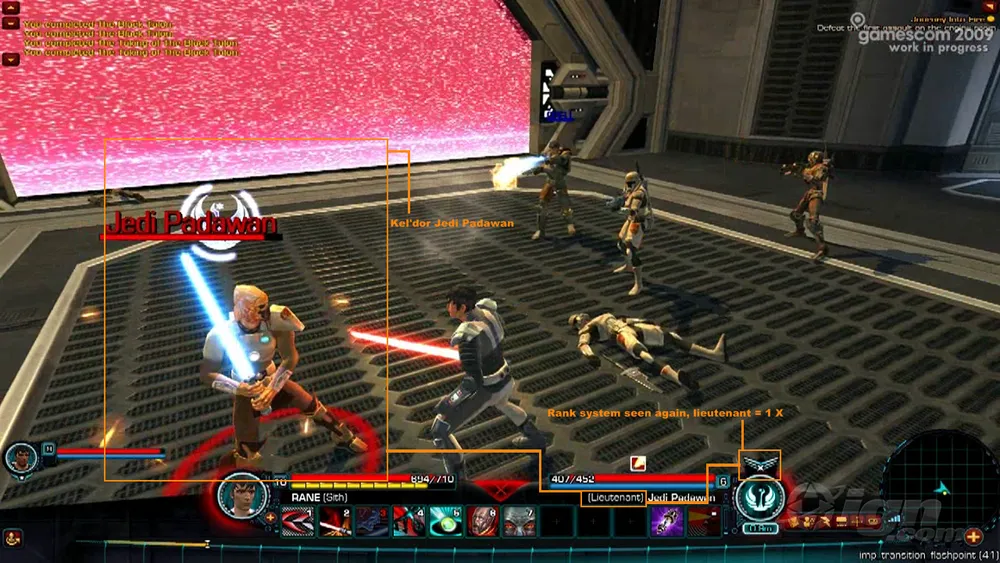Viewport: 1000px width, 563px height.
Task: Click the companion portrait in the party frame
Action: (x=21, y=459)
